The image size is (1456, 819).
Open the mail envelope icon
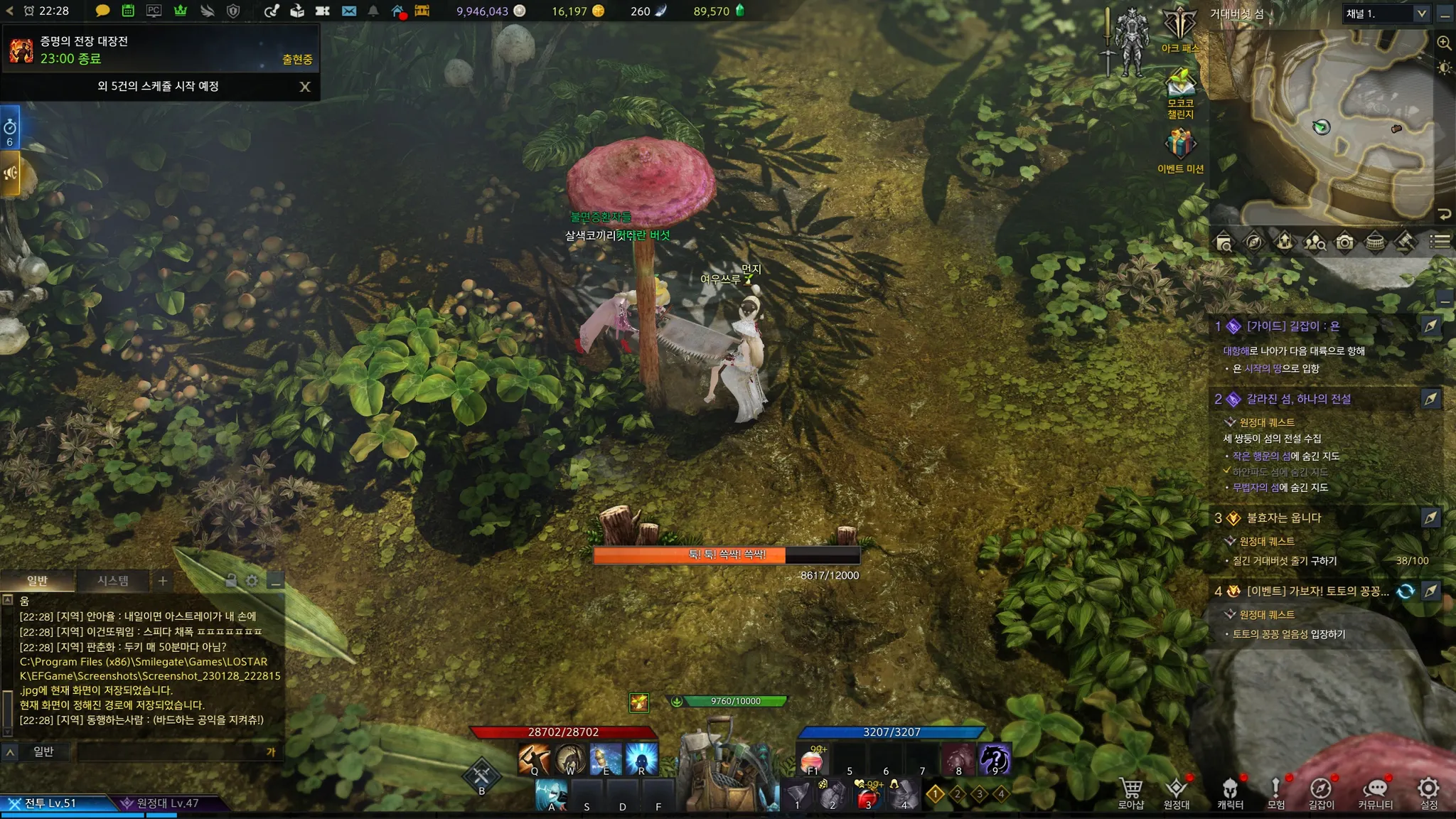349,11
